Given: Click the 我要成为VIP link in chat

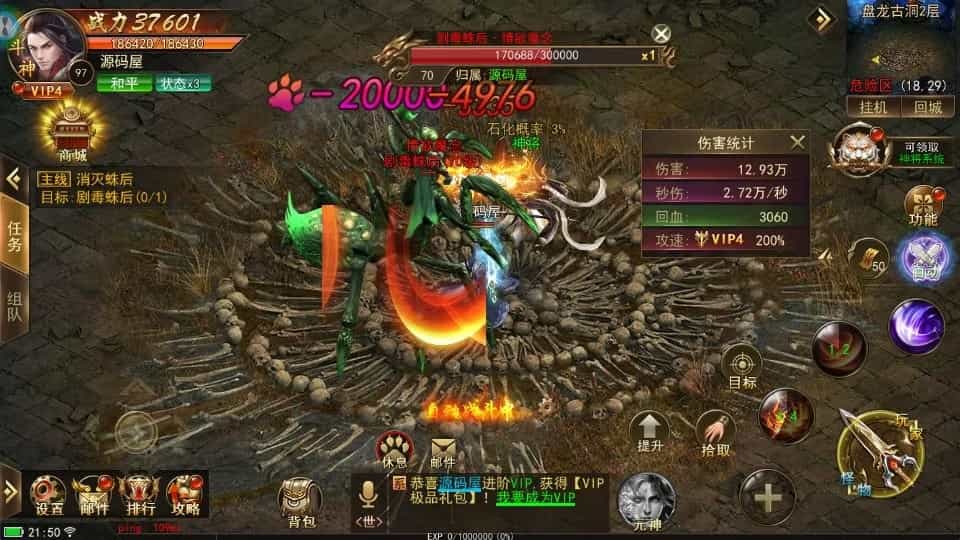Looking at the screenshot, I should 534,498.
